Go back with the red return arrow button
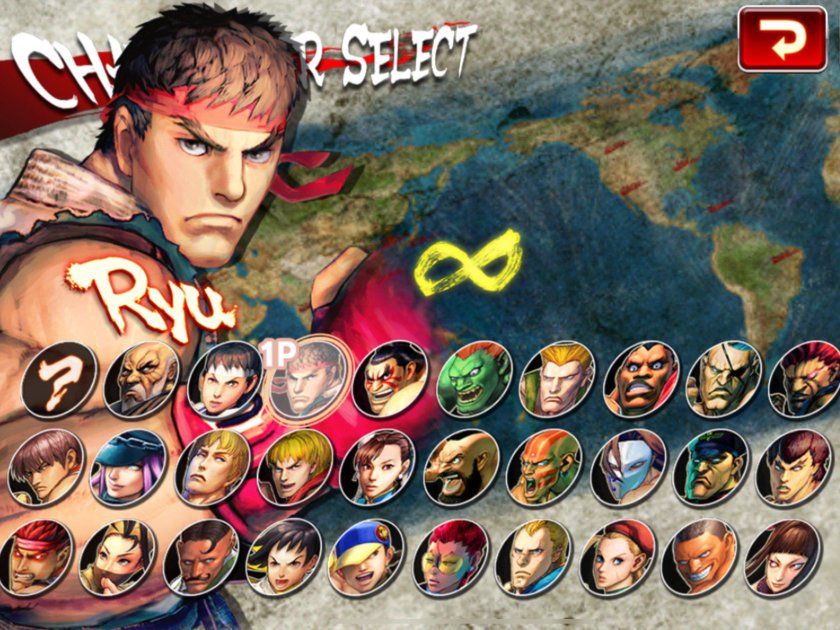 [x=781, y=40]
